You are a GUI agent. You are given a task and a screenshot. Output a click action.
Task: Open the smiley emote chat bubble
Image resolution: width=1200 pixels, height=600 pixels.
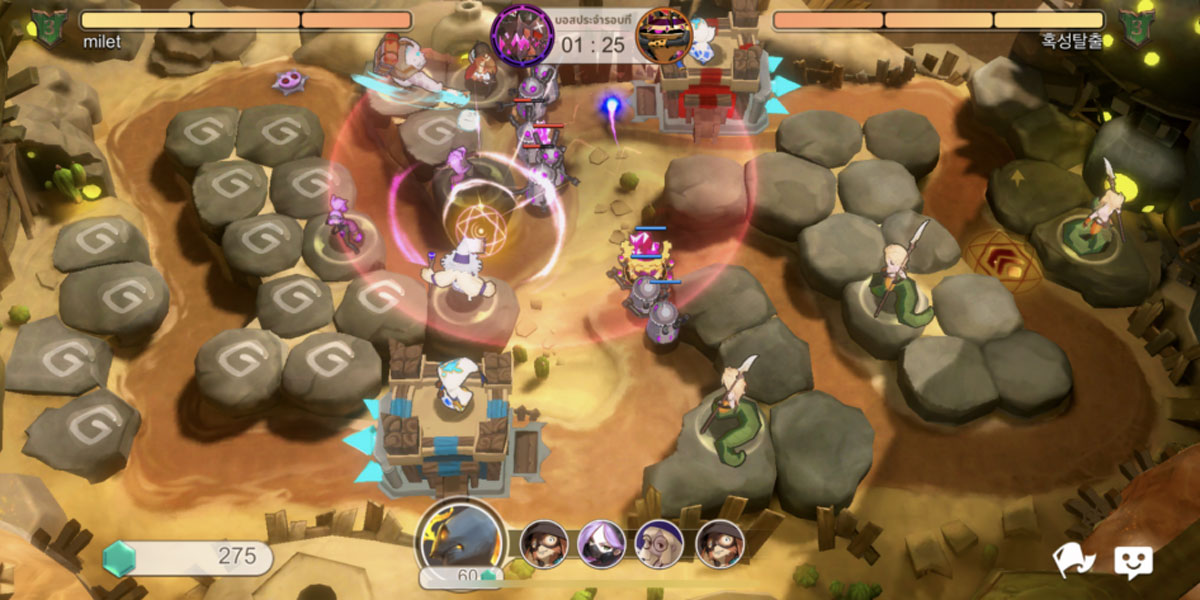point(1133,562)
